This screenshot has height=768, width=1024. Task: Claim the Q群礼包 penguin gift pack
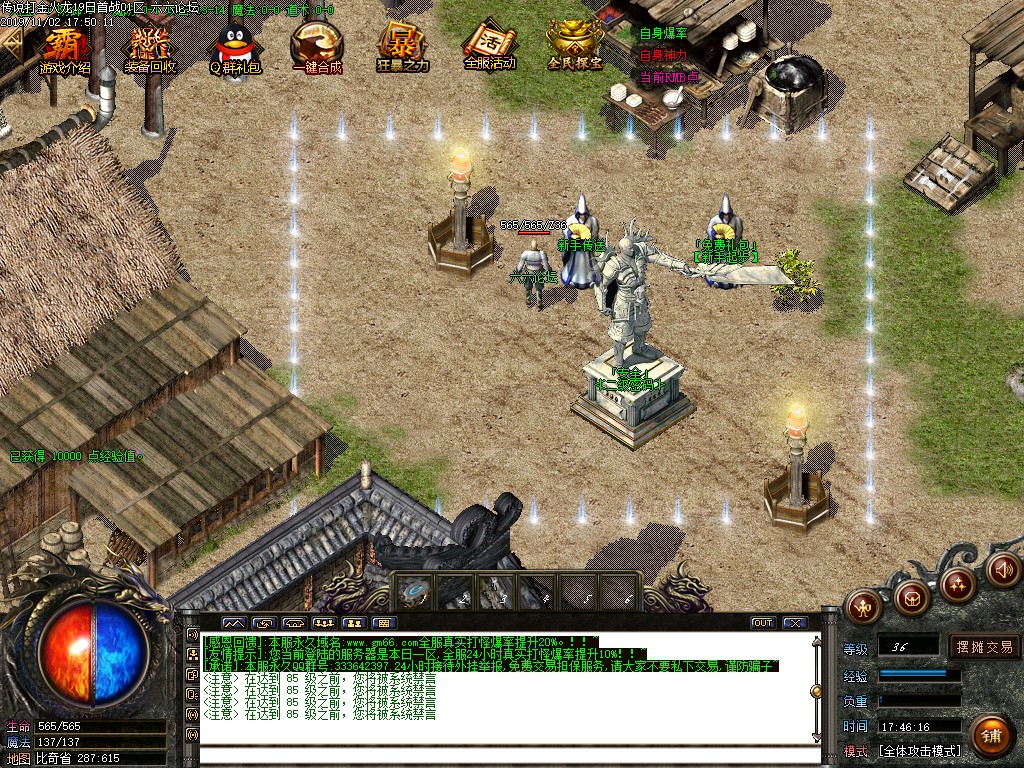coord(235,50)
